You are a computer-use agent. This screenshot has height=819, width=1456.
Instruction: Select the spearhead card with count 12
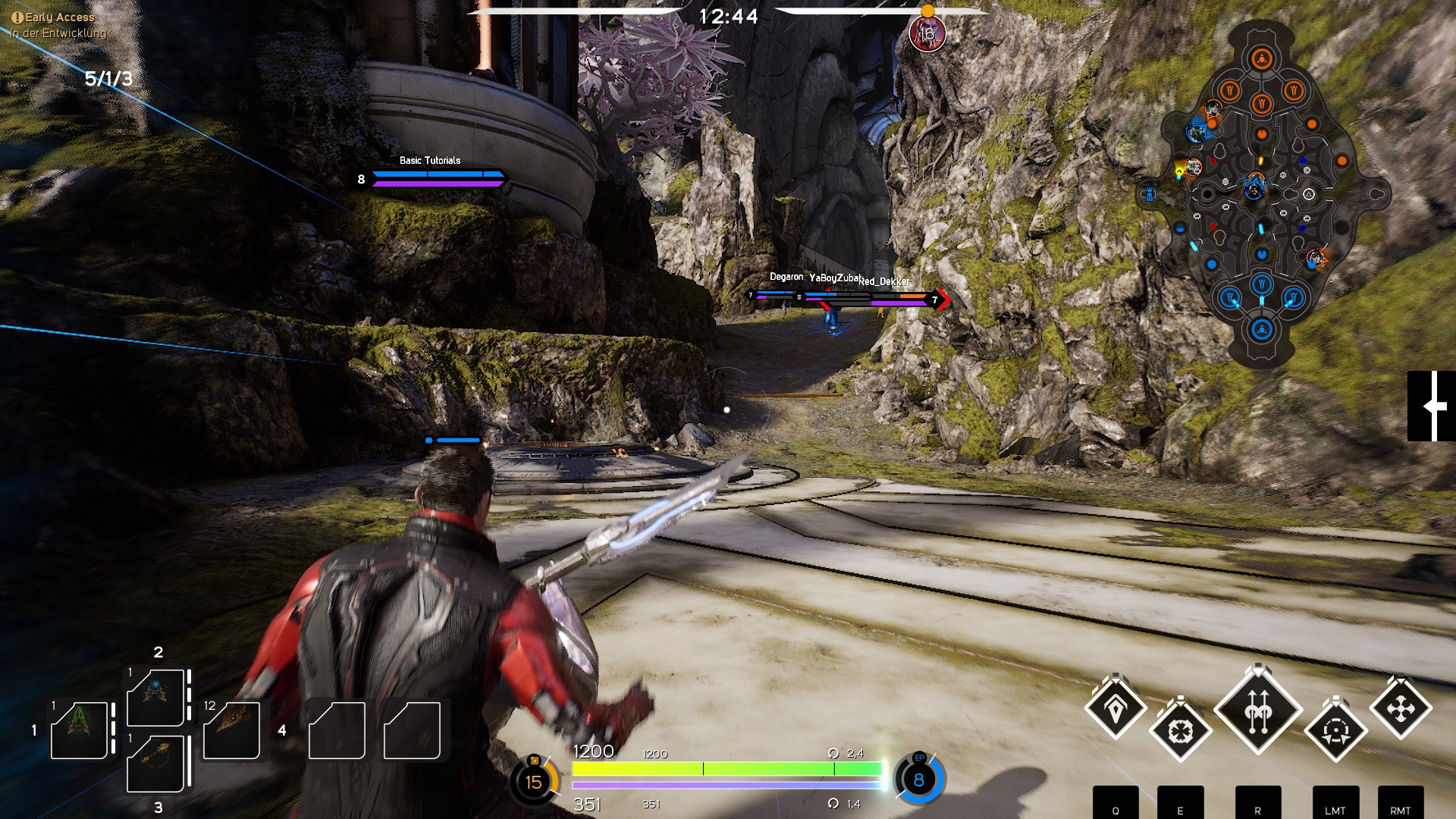pyautogui.click(x=231, y=730)
